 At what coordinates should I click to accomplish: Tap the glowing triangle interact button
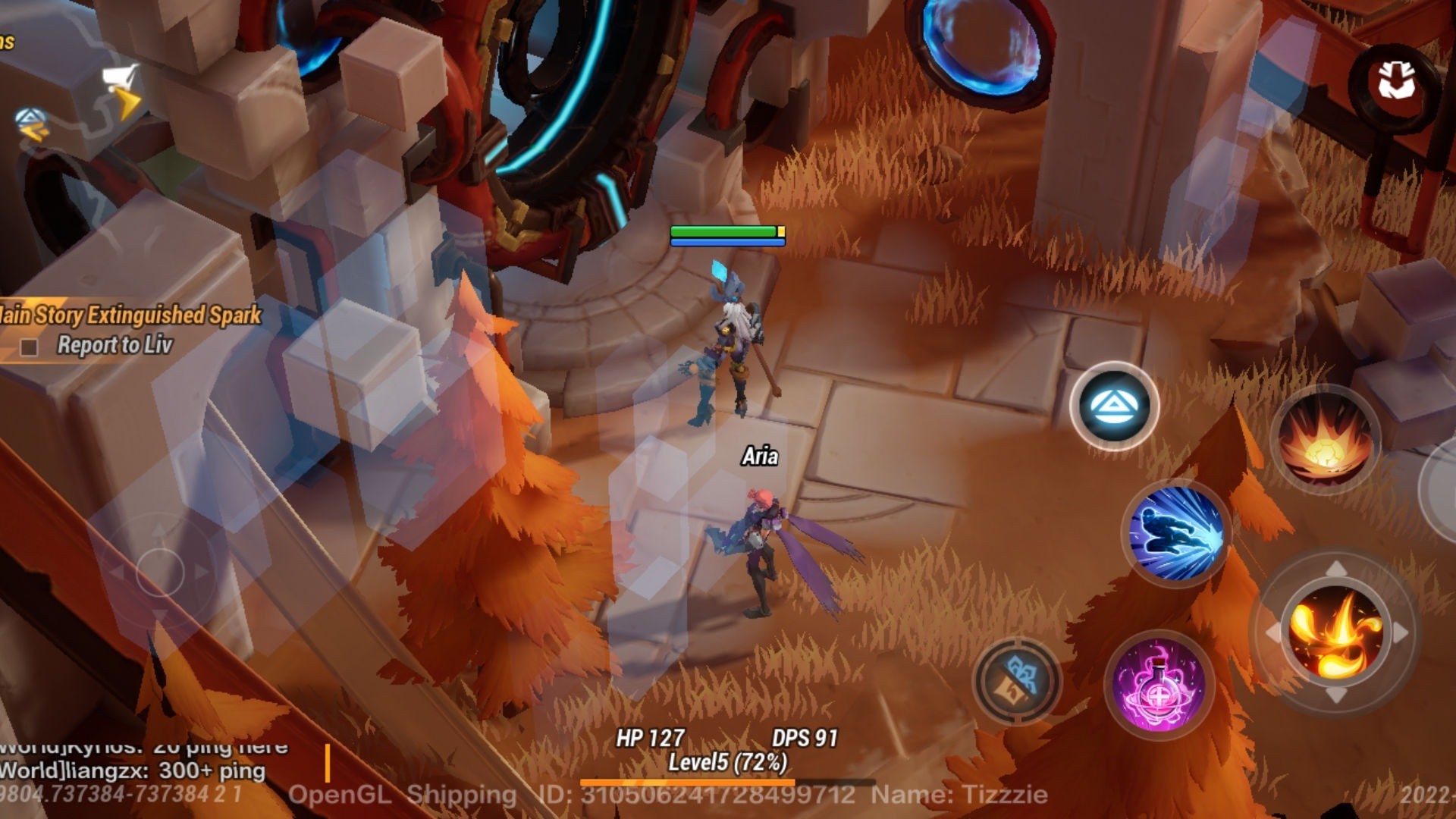(x=1113, y=406)
